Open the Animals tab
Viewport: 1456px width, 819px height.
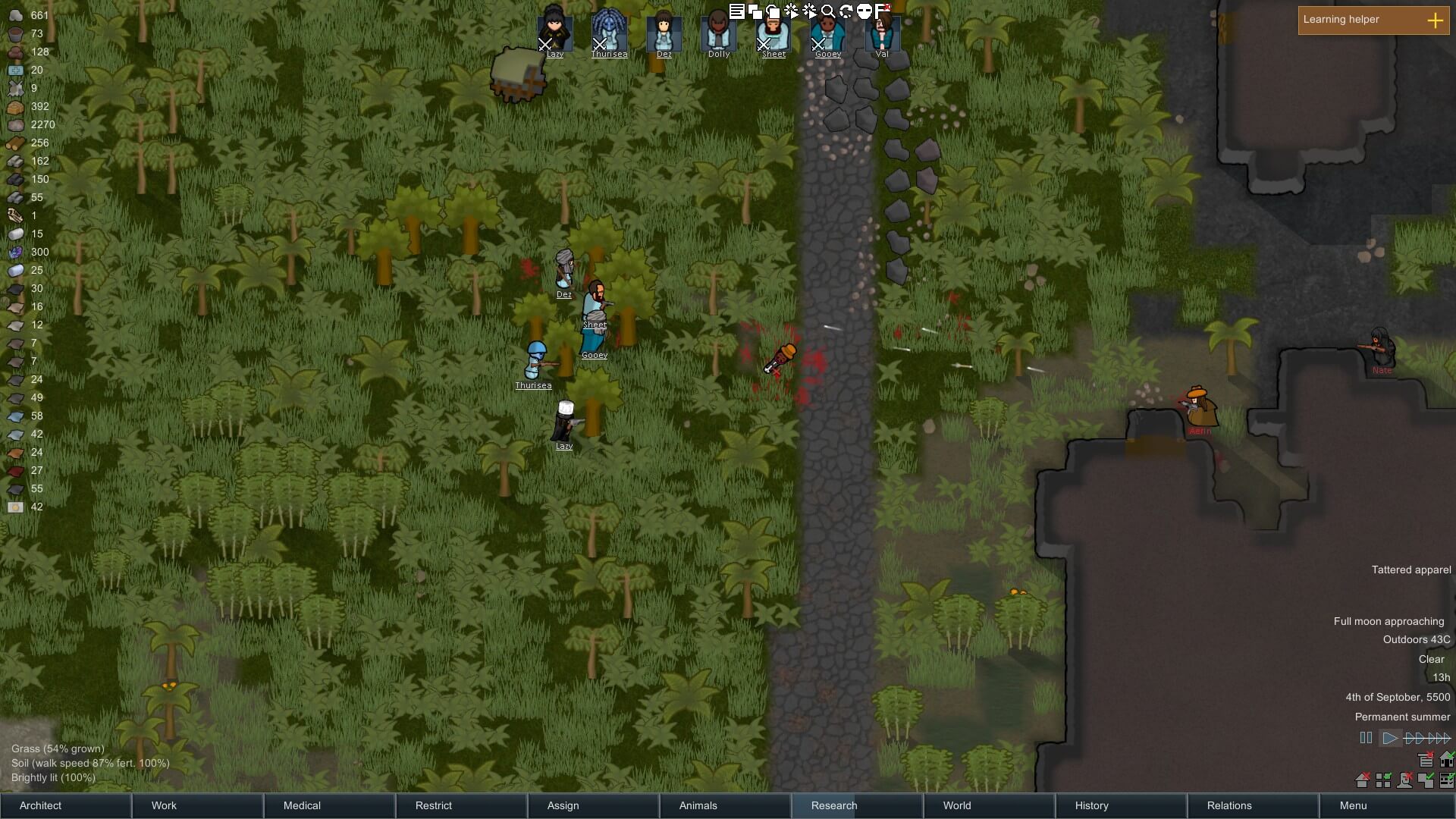coord(698,805)
